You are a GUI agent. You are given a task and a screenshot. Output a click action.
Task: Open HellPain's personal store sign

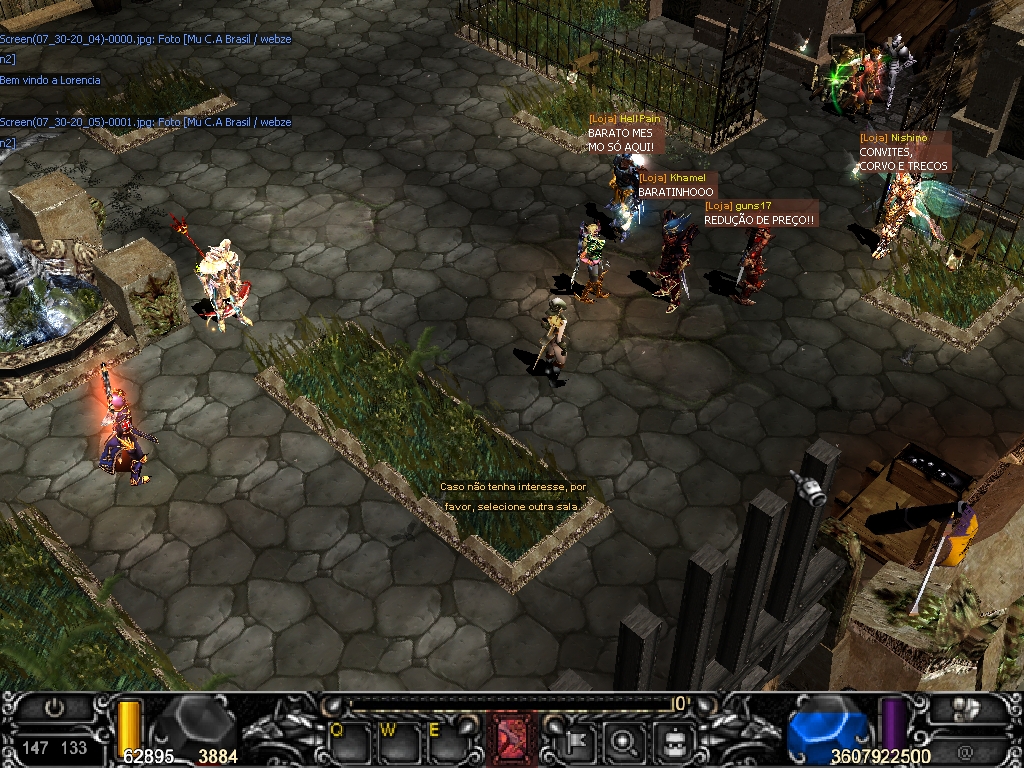click(x=625, y=133)
